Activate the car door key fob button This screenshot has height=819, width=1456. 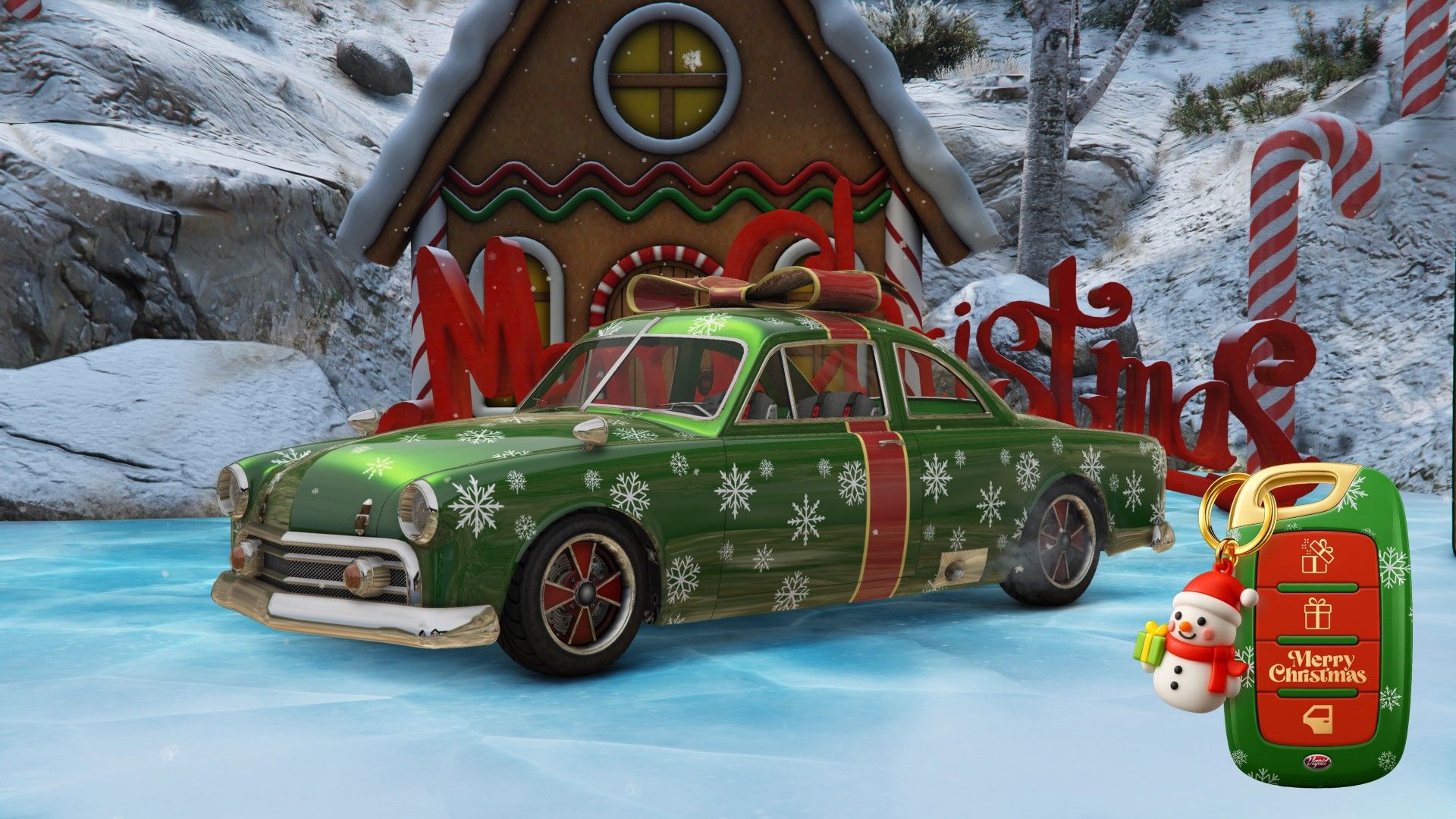coord(1317,719)
